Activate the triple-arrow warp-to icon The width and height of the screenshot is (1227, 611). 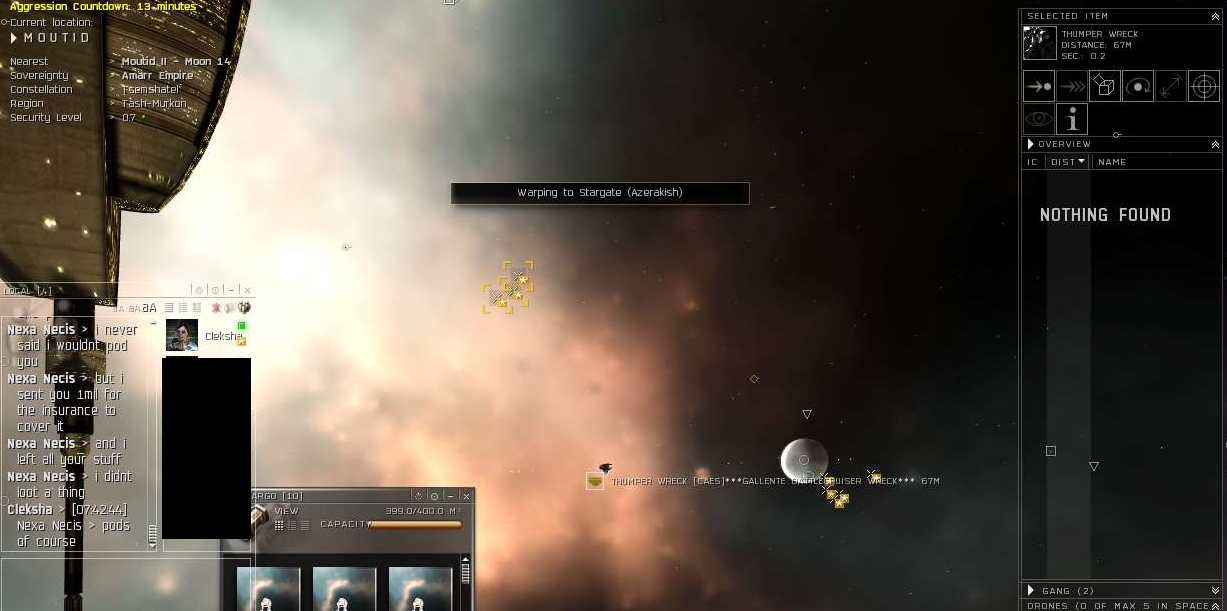(x=1072, y=86)
